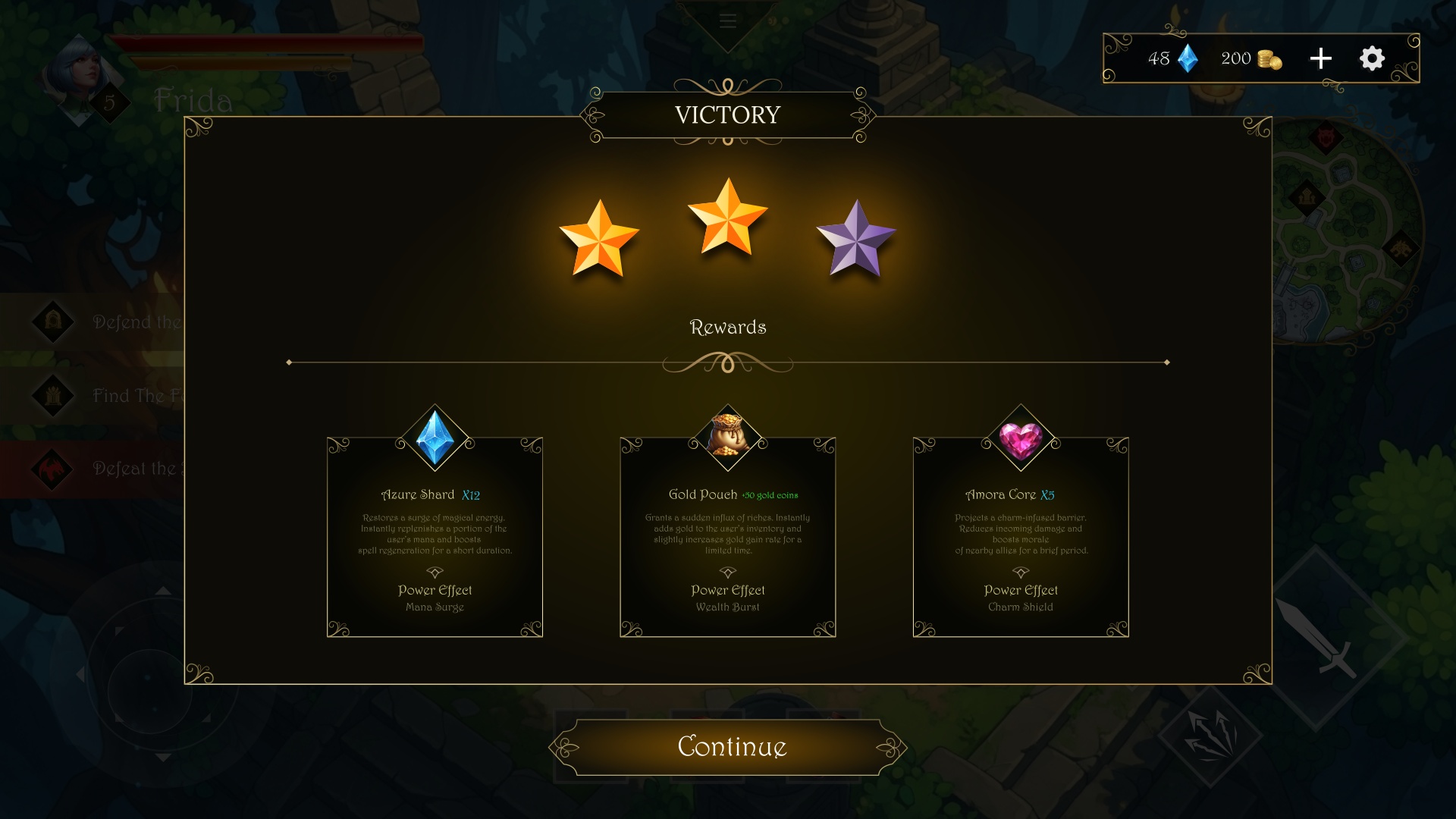
Task: Click the Wealth Burst power effect card
Action: [728, 598]
